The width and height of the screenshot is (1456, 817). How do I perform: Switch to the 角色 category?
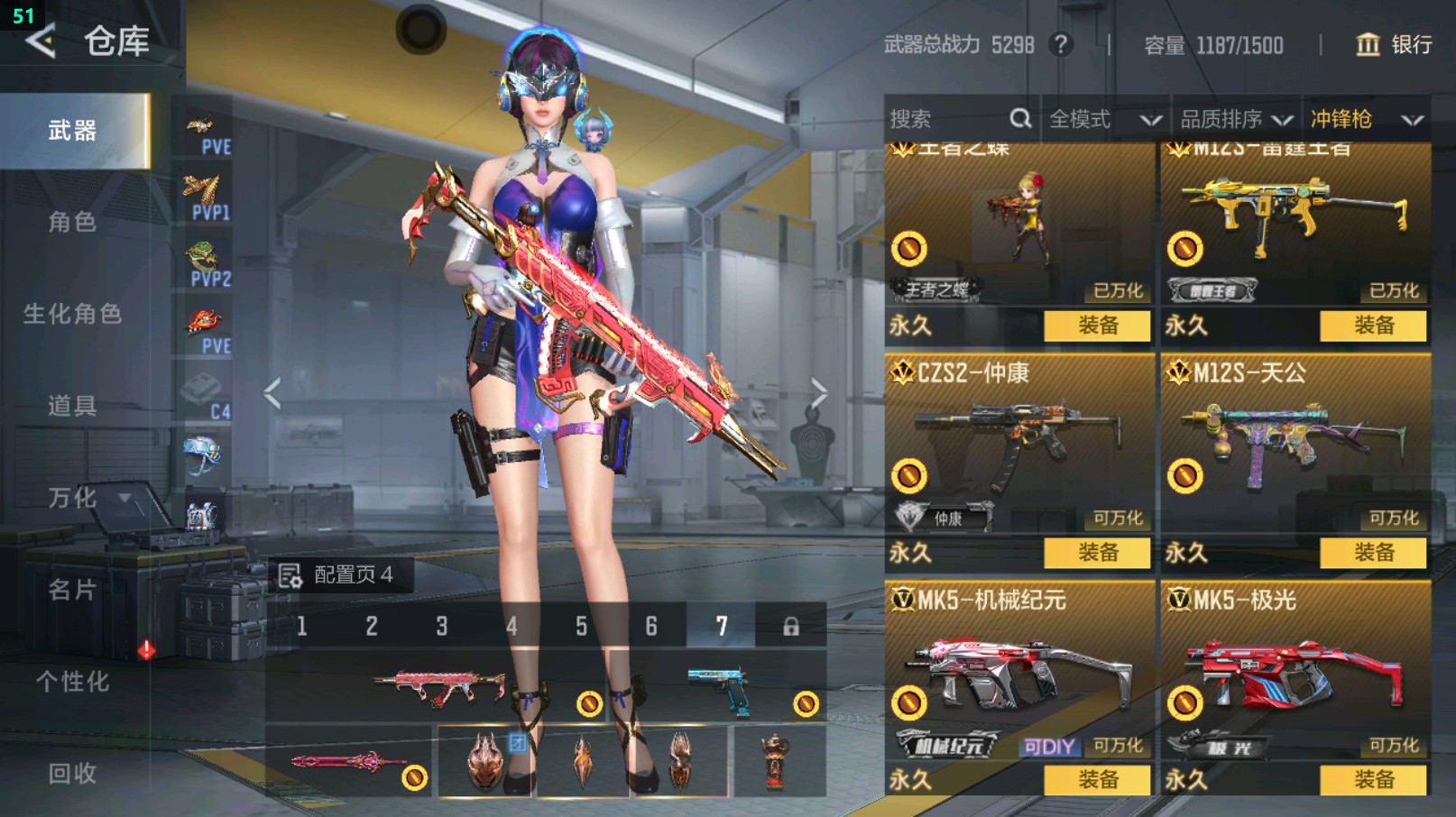point(72,223)
